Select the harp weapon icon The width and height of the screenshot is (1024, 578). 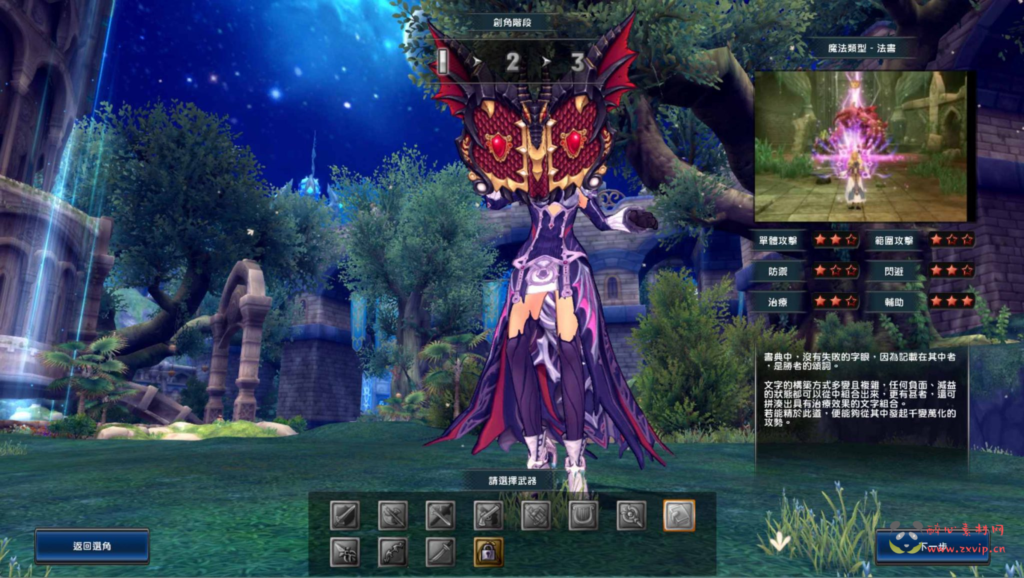pyautogui.click(x=584, y=515)
